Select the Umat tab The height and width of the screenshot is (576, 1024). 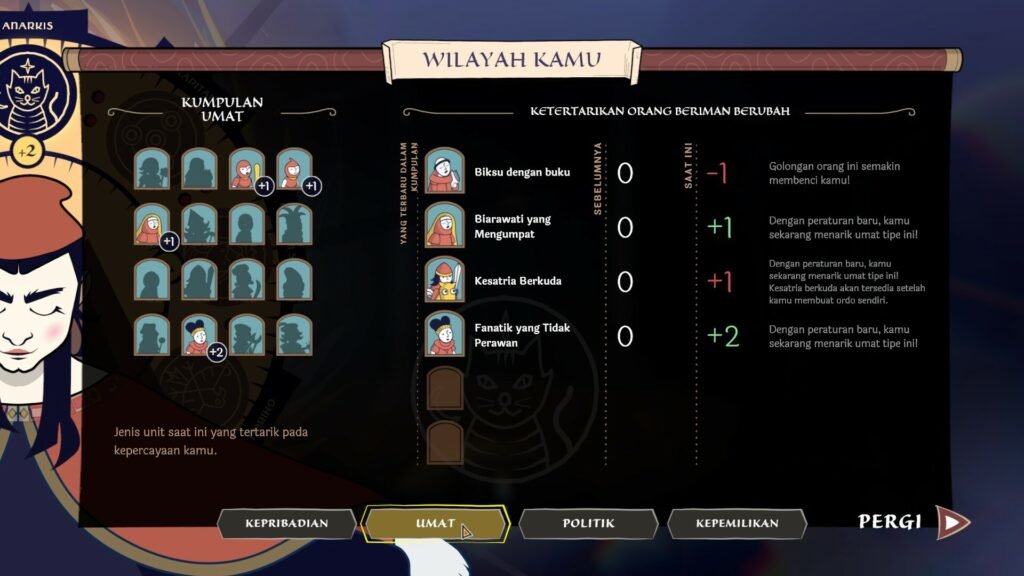[436, 522]
